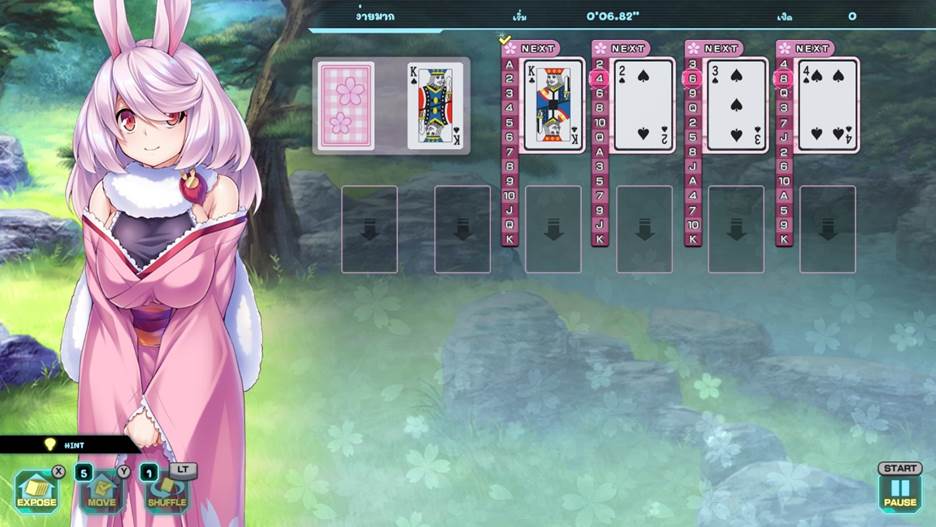The image size is (936, 527).
Task: Use the Expose power-up
Action: click(x=36, y=491)
